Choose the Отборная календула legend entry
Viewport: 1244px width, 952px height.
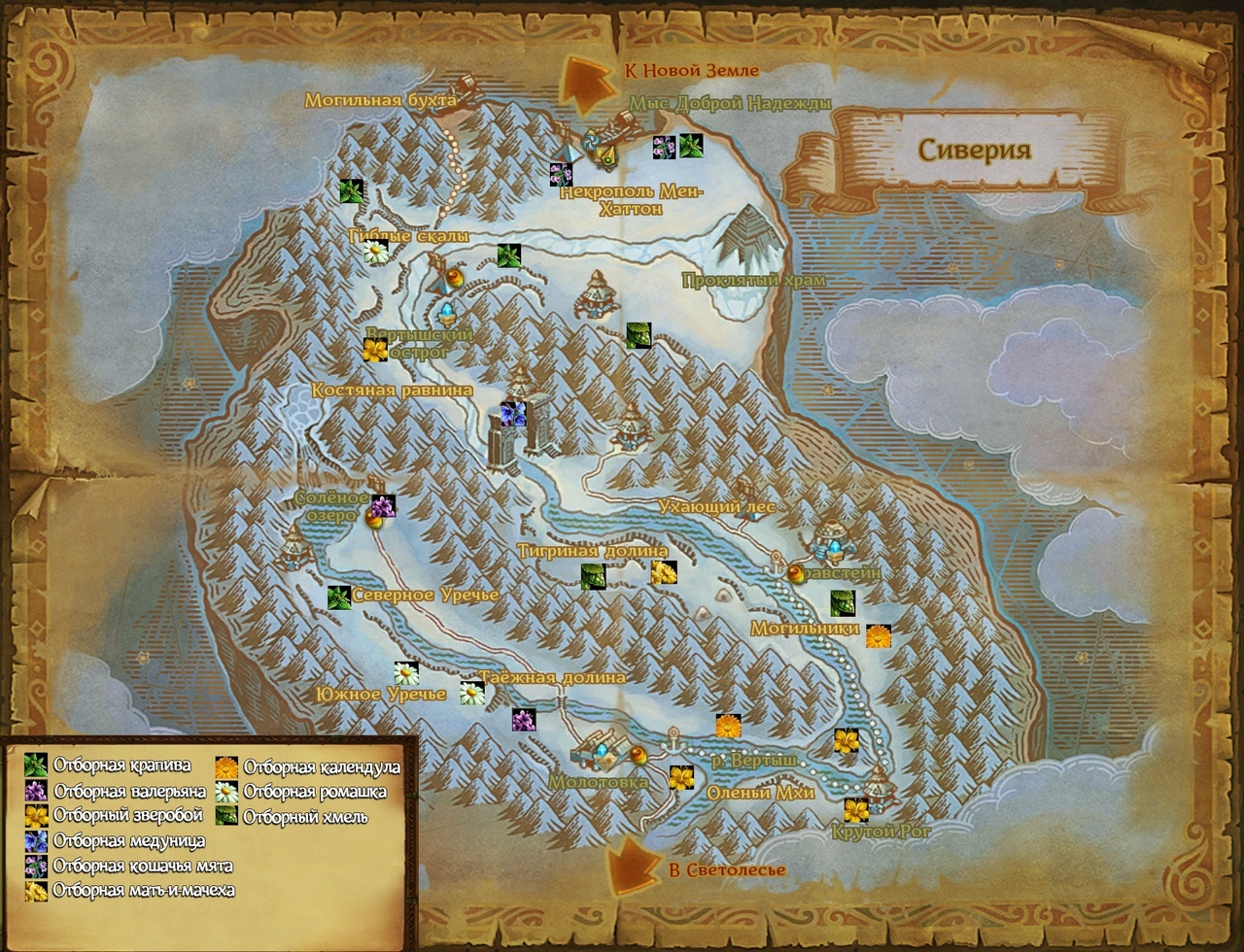226,767
